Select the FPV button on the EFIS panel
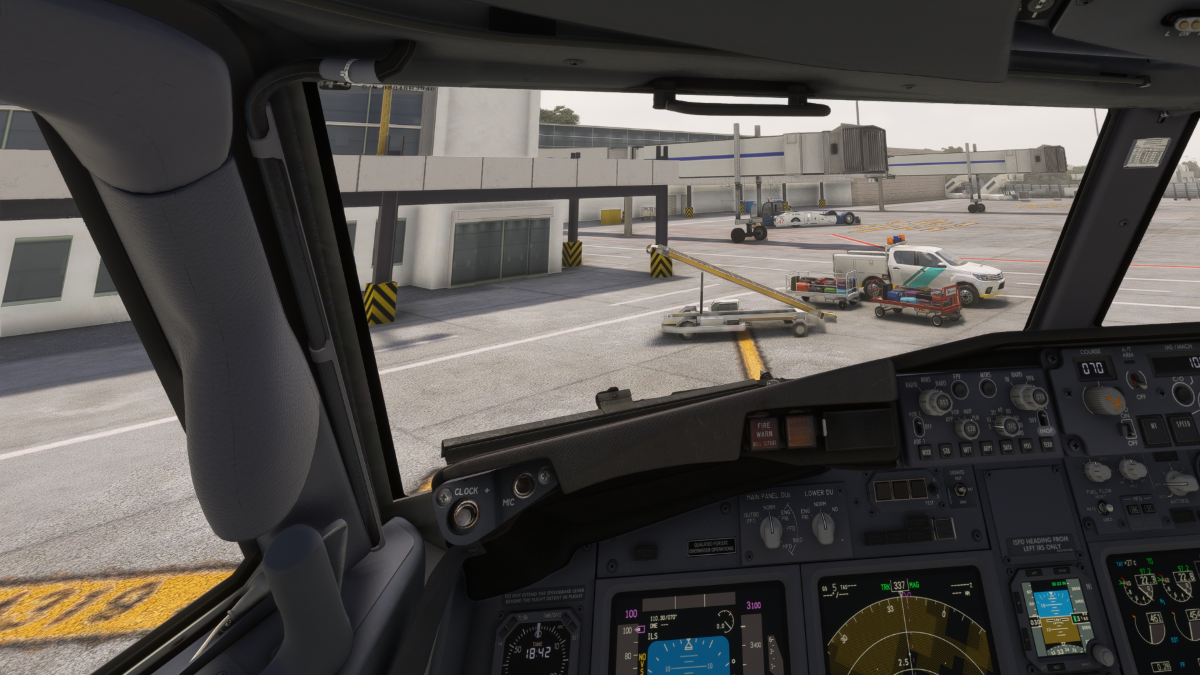 point(960,389)
